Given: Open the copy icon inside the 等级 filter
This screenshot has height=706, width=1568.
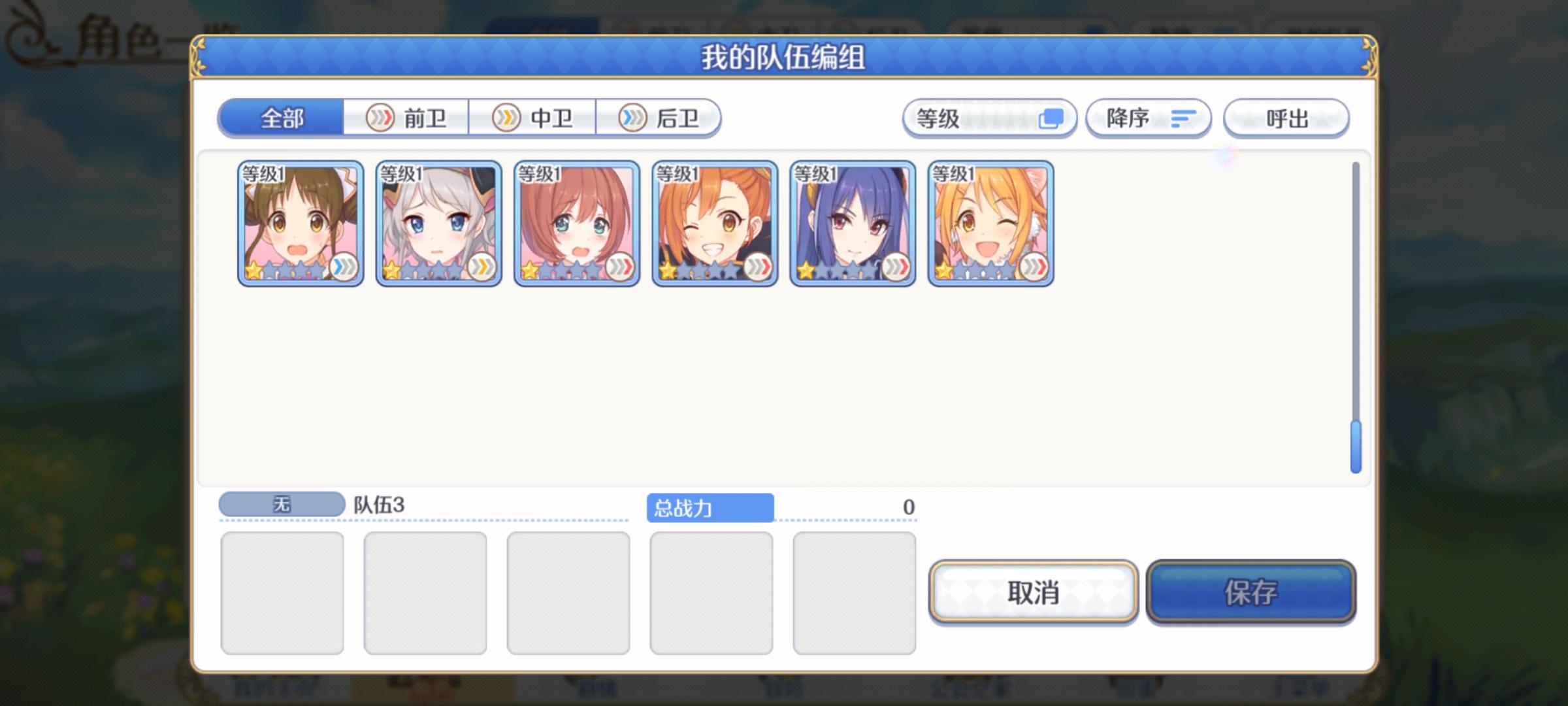Looking at the screenshot, I should point(1050,118).
